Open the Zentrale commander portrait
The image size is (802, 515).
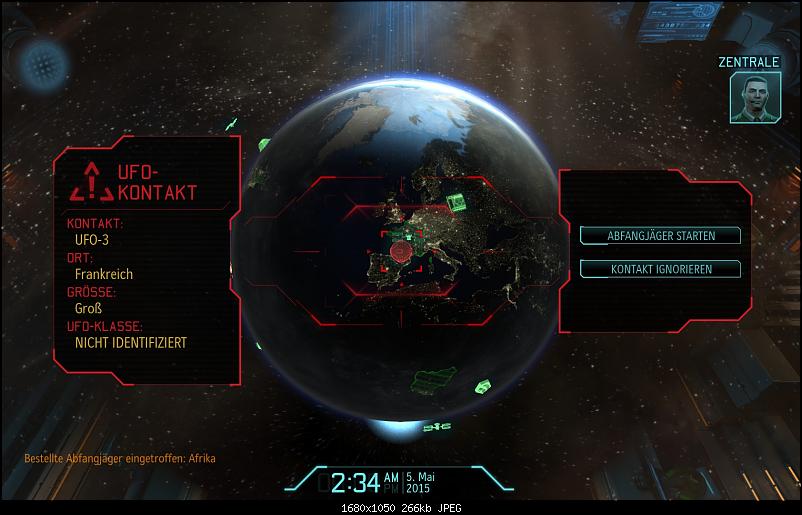click(x=755, y=99)
